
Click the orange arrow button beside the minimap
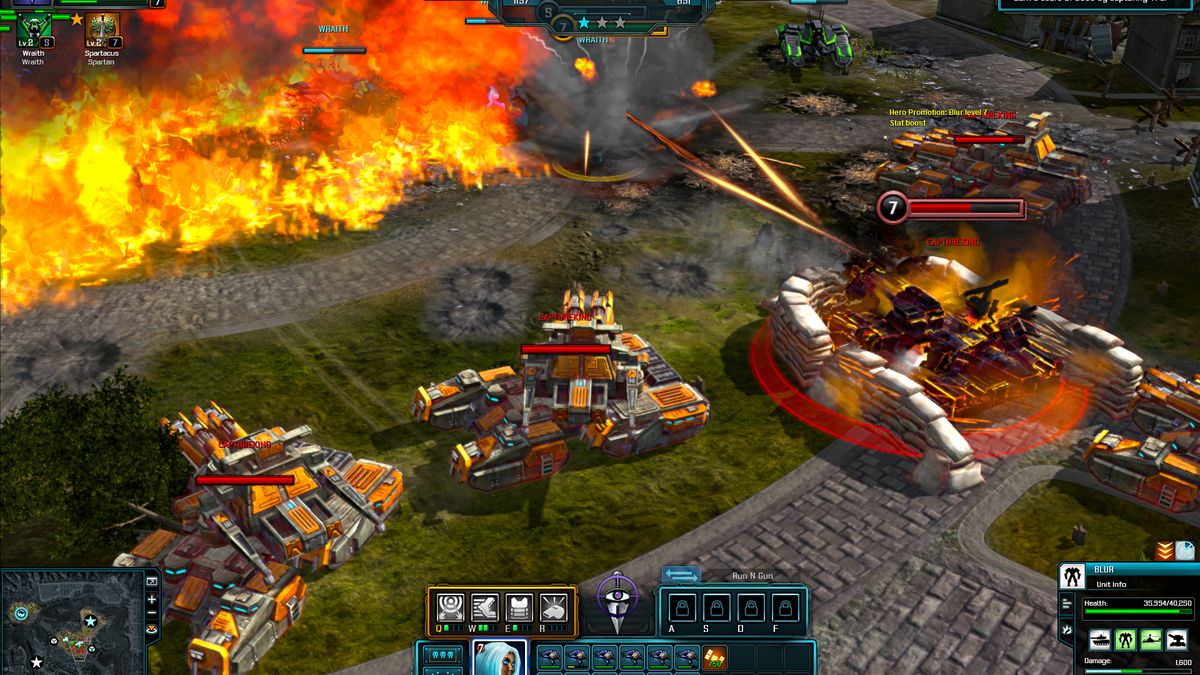coord(152,629)
